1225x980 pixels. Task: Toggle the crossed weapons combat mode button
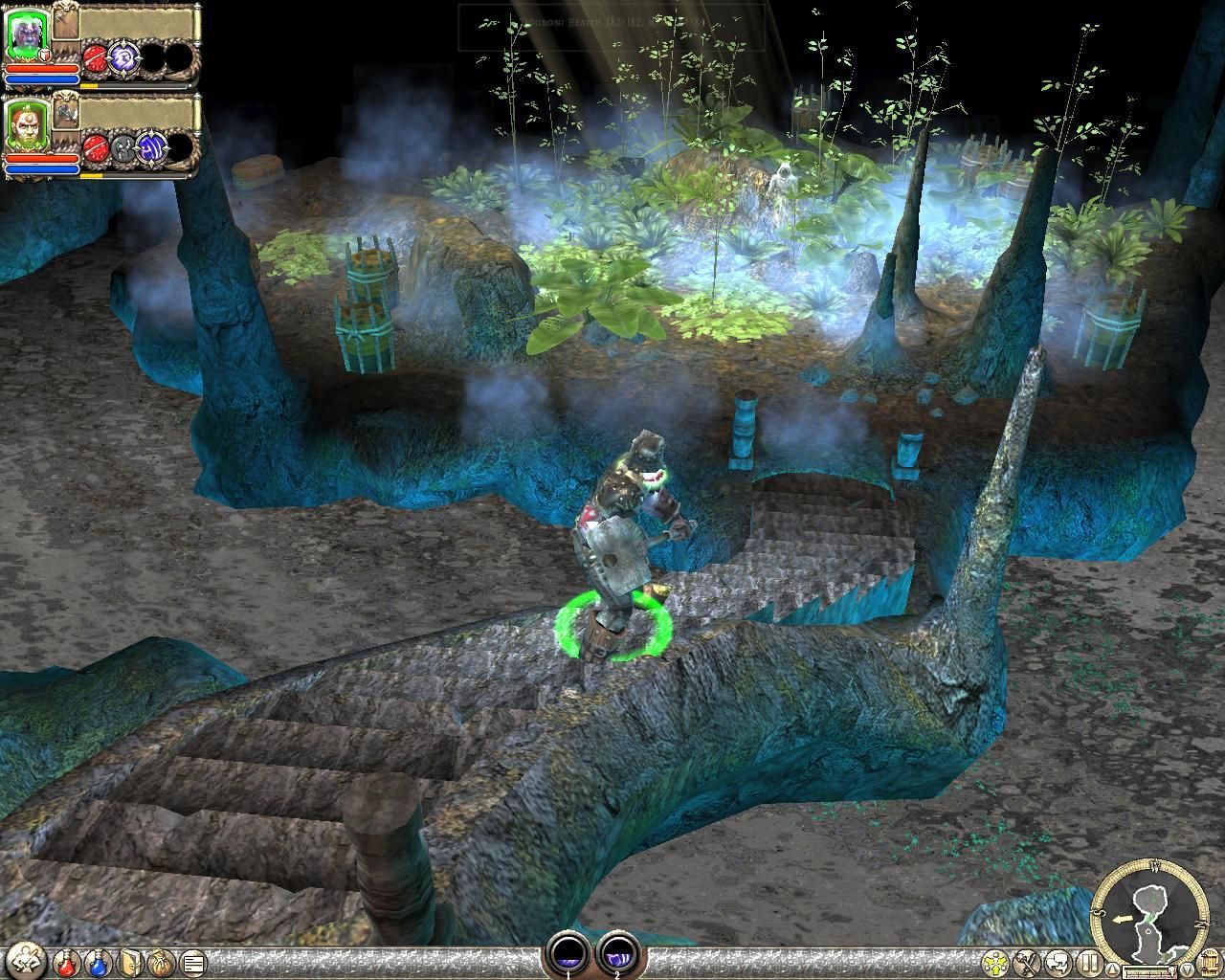[1026, 962]
